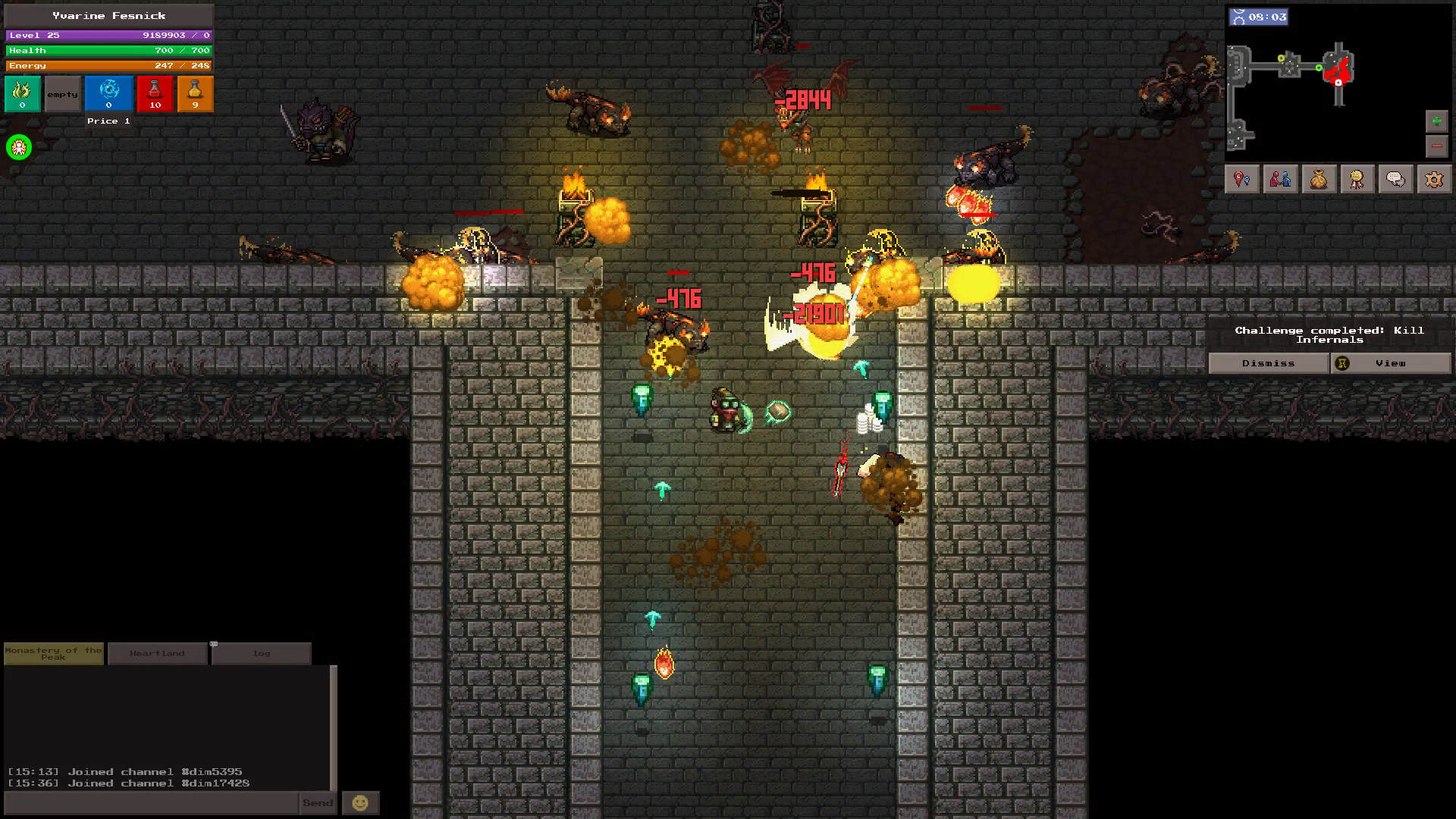View the completed Kill Infernals challenge

[1392, 363]
